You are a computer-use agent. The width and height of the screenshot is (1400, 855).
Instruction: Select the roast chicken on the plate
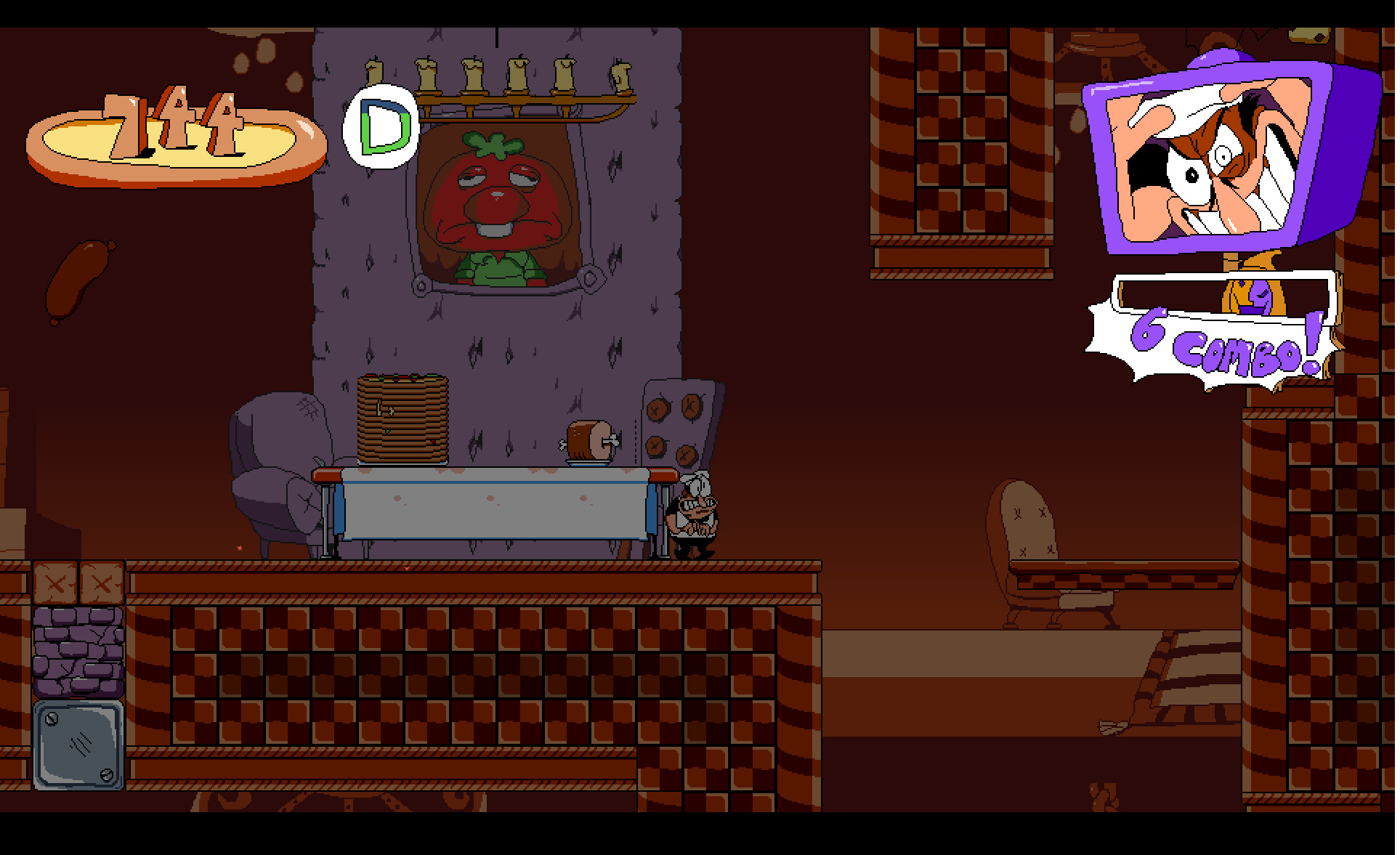tap(588, 443)
